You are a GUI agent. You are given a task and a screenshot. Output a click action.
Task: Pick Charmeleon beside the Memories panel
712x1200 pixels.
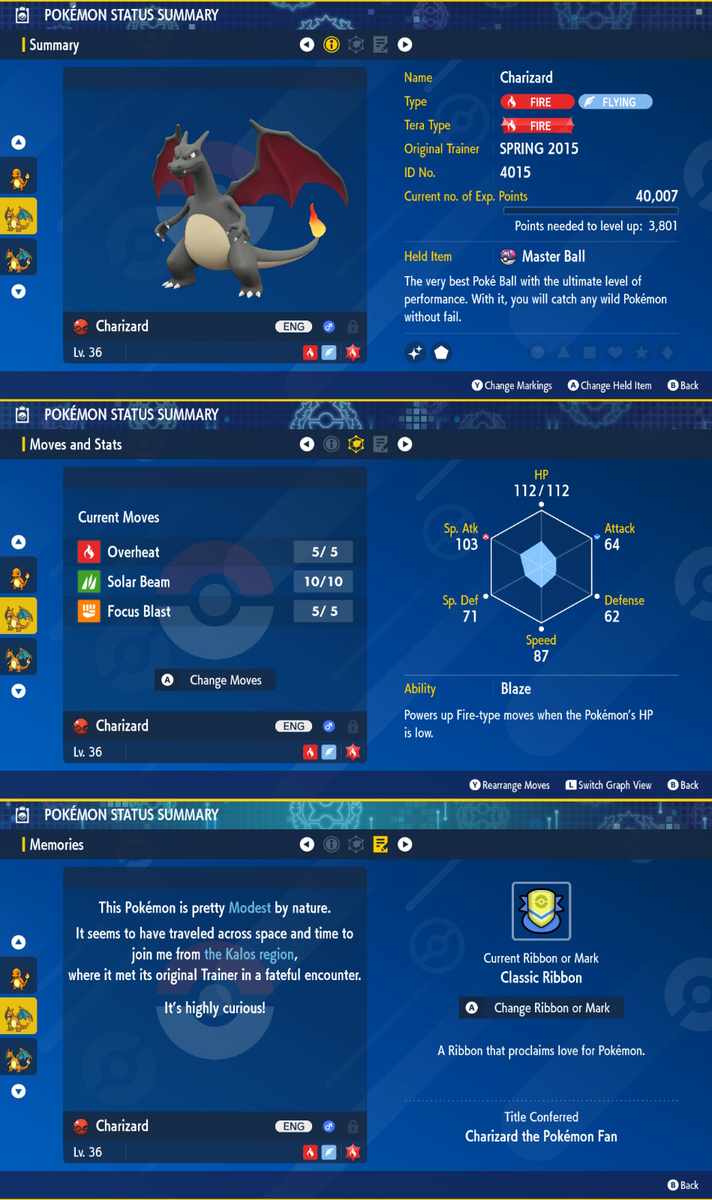click(x=19, y=1016)
